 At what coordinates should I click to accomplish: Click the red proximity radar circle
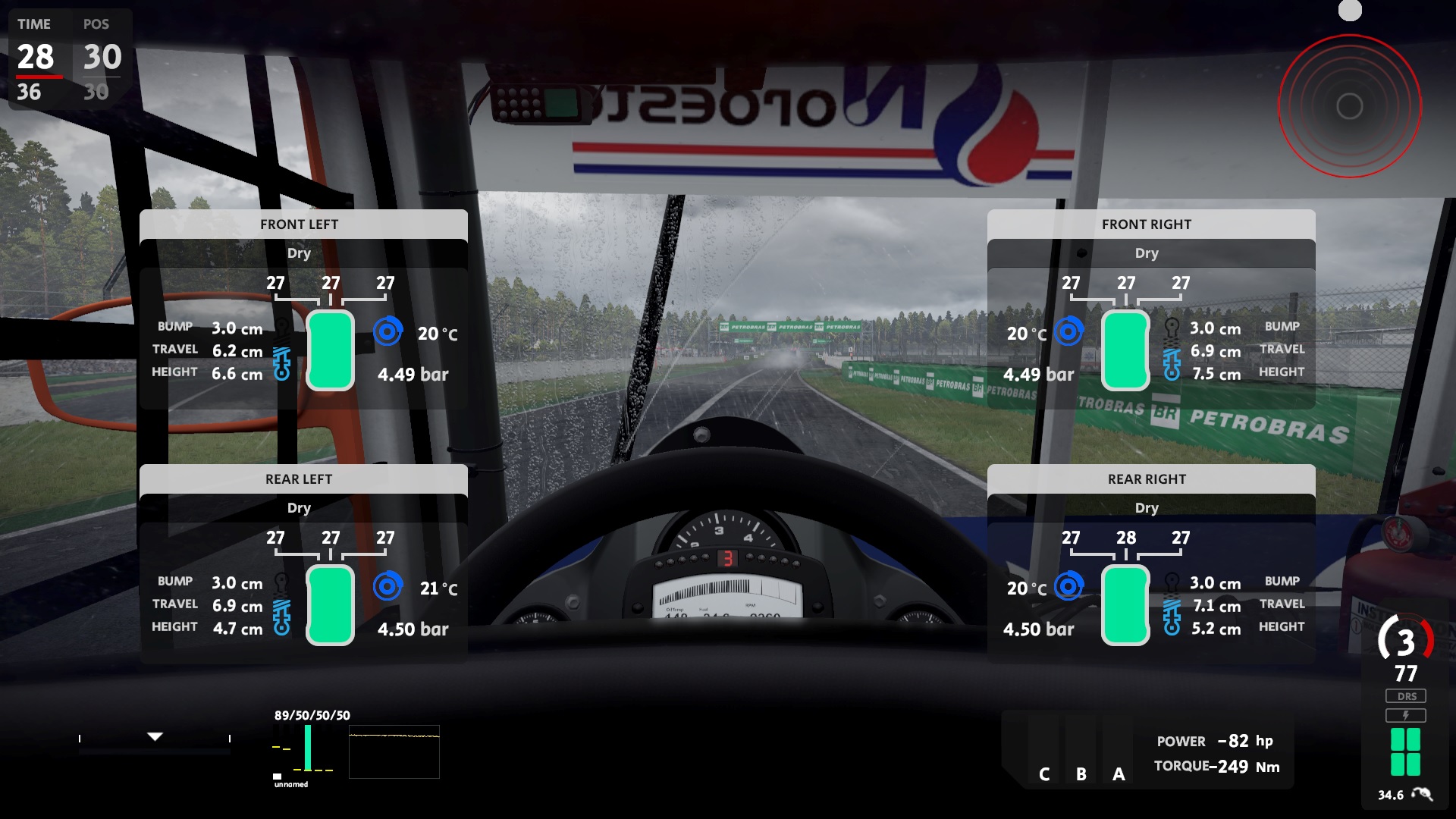point(1349,106)
